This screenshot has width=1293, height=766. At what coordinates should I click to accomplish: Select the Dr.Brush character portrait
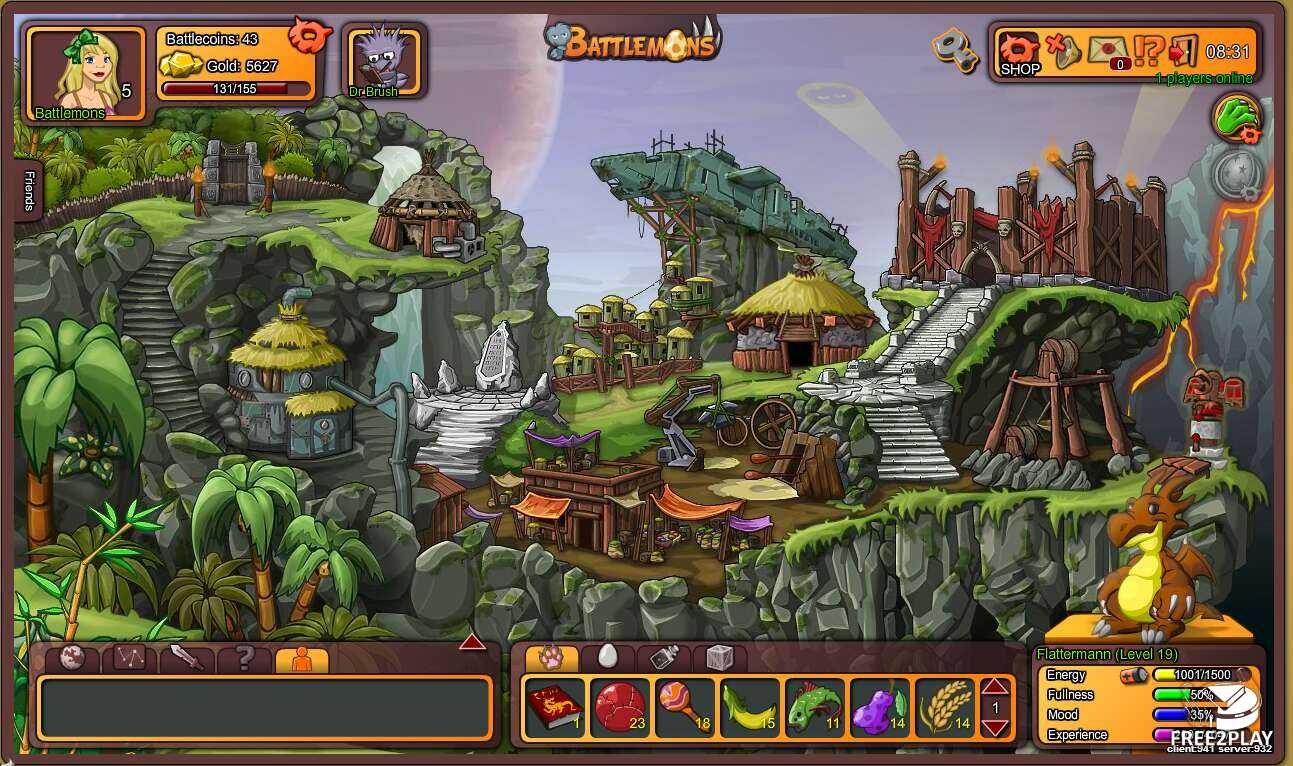tap(384, 61)
